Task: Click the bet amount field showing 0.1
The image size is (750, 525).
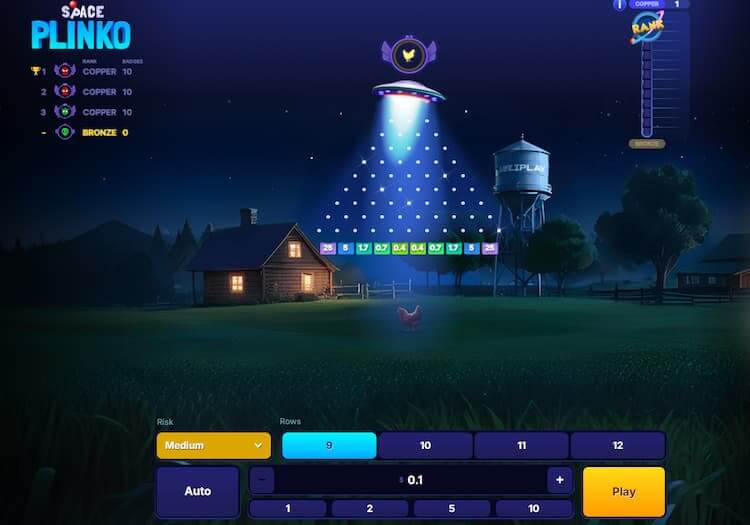Action: tap(411, 480)
